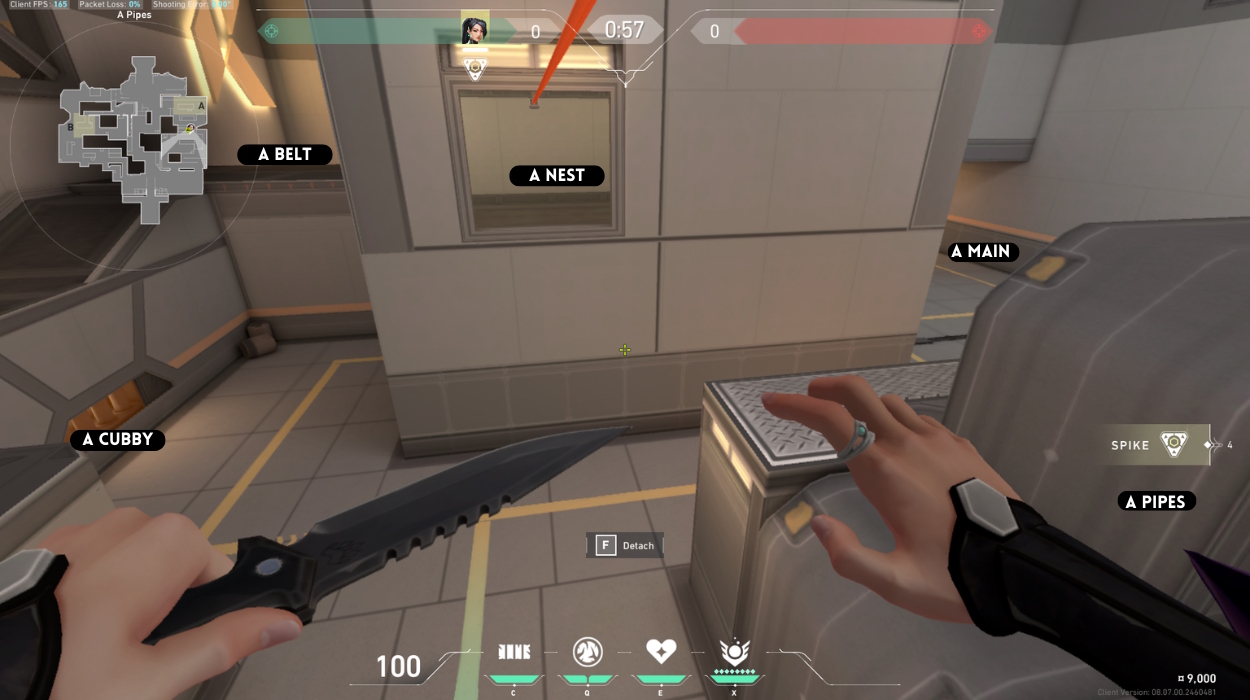Click the A NEST callout label

pos(557,176)
